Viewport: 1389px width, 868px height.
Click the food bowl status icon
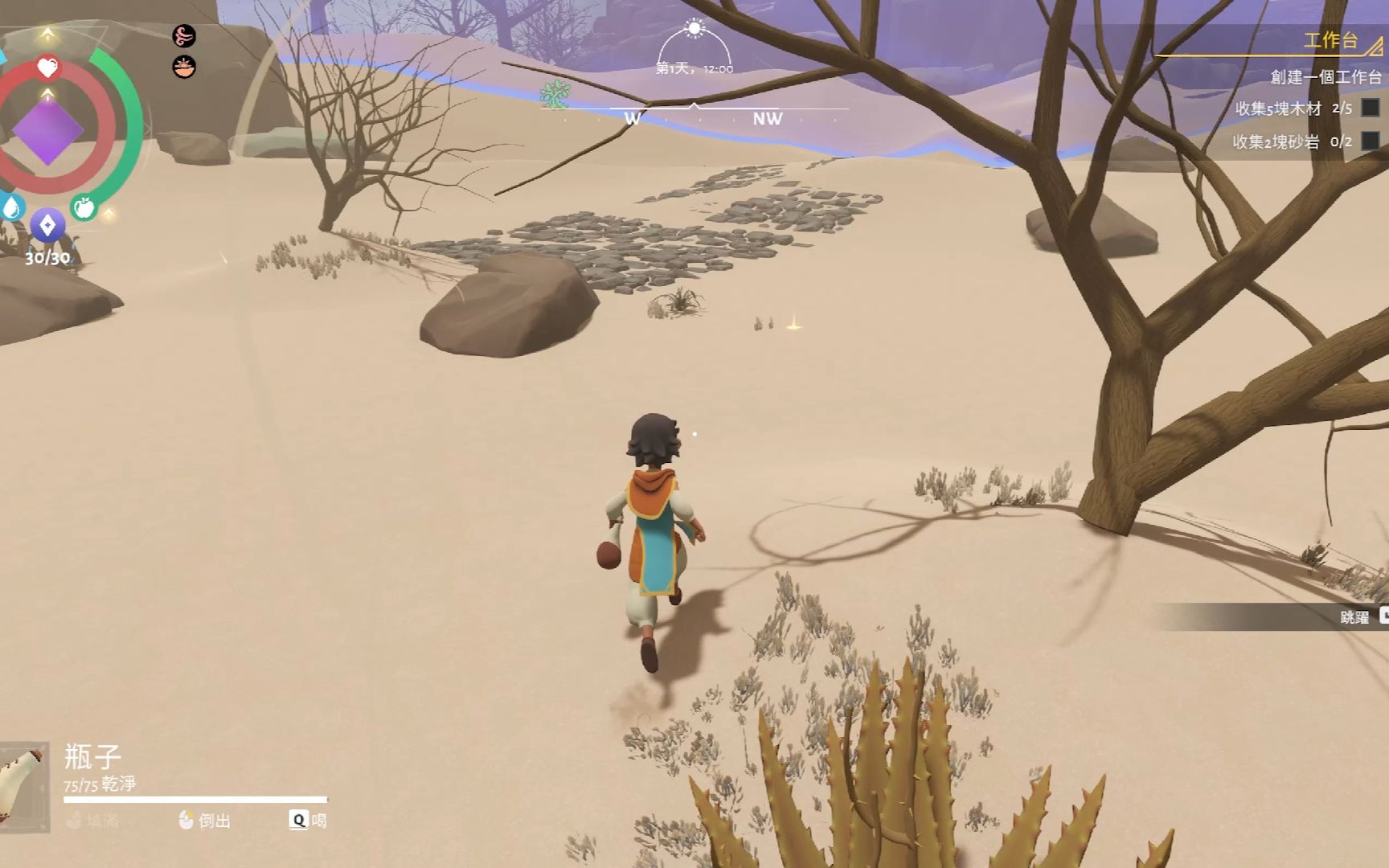[x=184, y=67]
